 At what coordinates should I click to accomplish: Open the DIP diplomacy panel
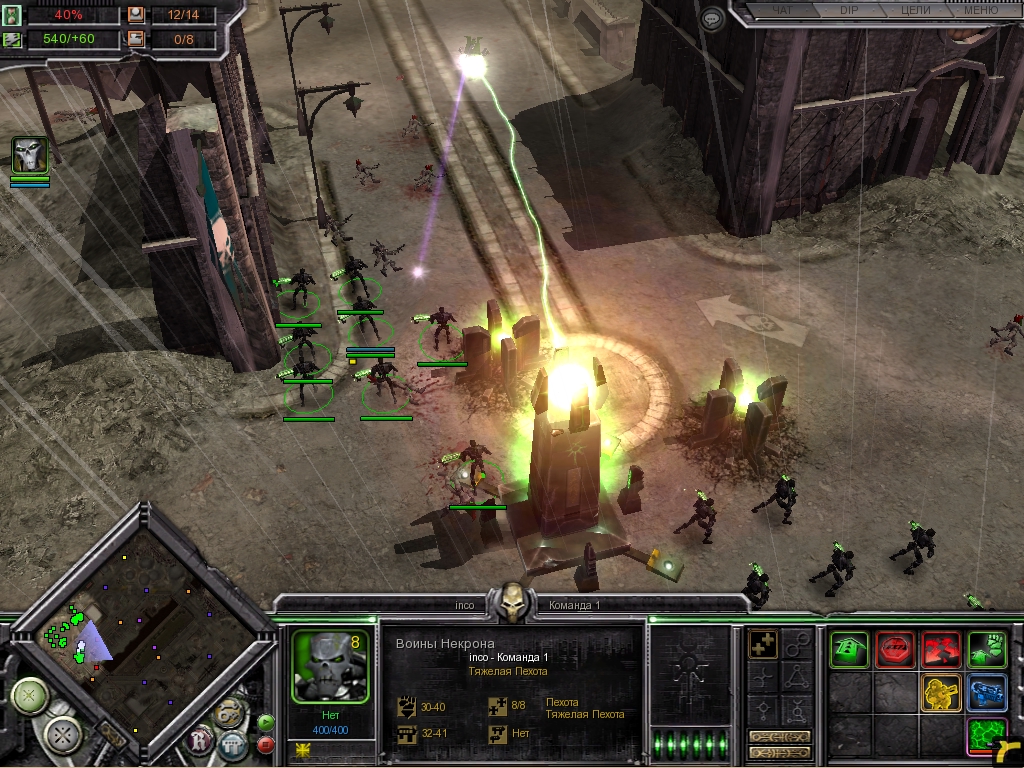(848, 11)
